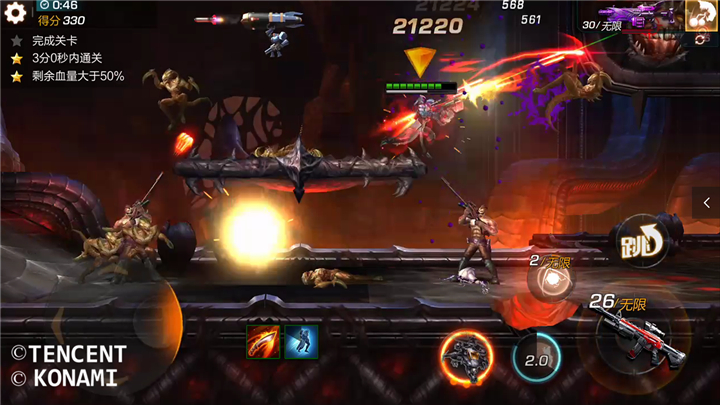Screen dimensions: 720x405
Task: Select the red claw slash buff icon
Action: [263, 342]
